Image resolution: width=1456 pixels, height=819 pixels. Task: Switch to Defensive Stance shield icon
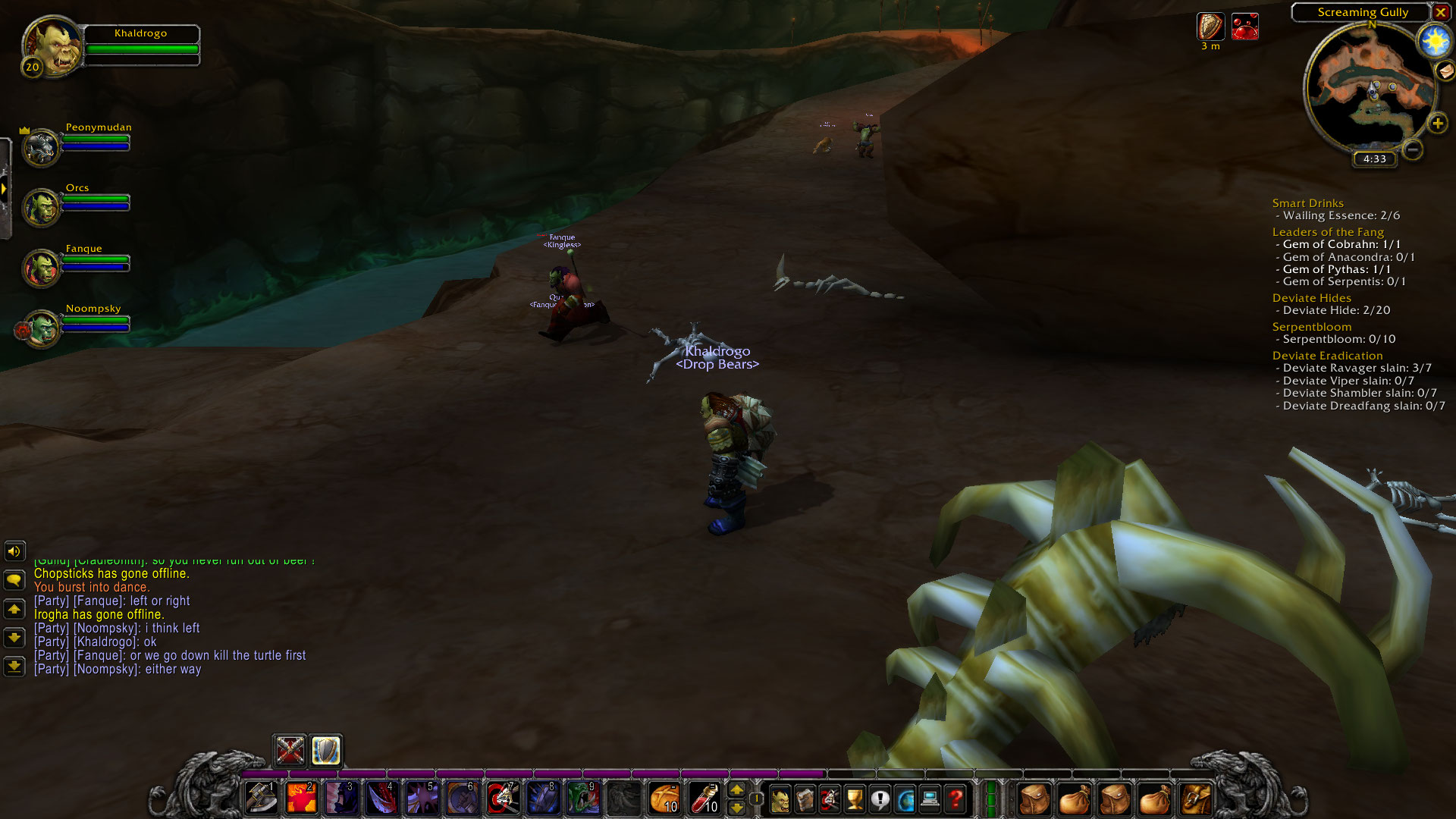click(326, 751)
